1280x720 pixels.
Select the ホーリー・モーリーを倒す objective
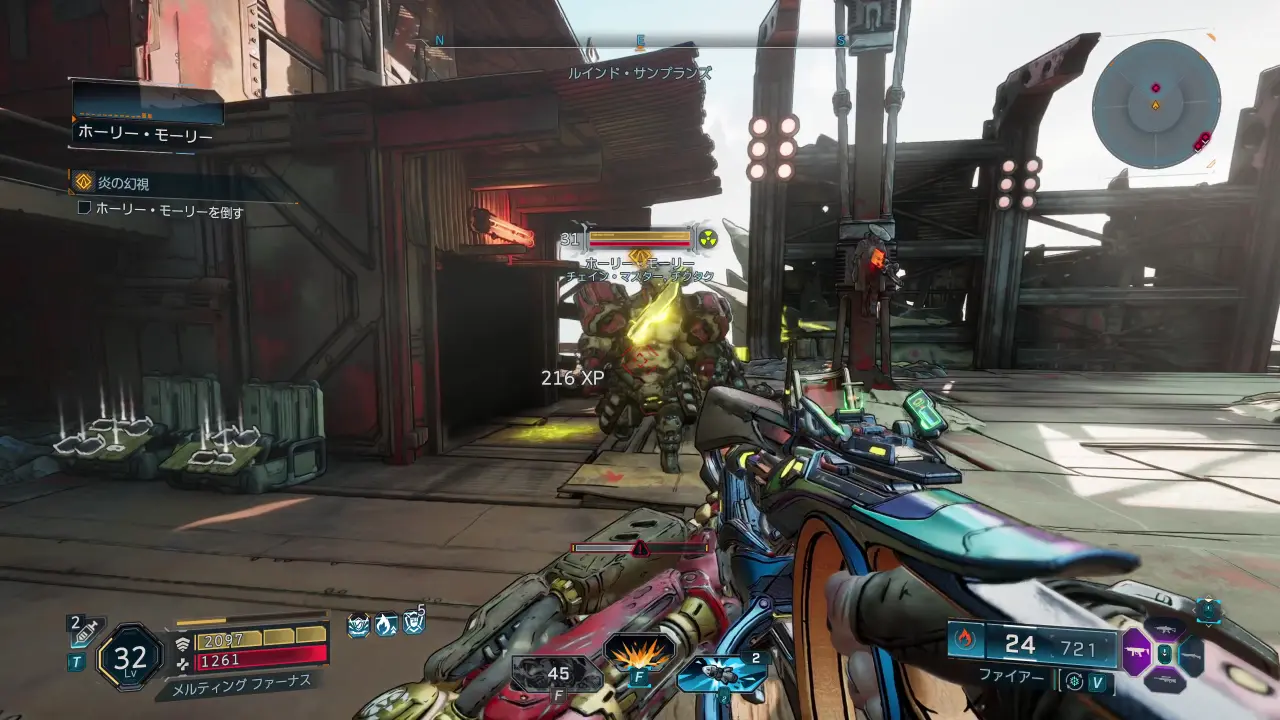168,211
